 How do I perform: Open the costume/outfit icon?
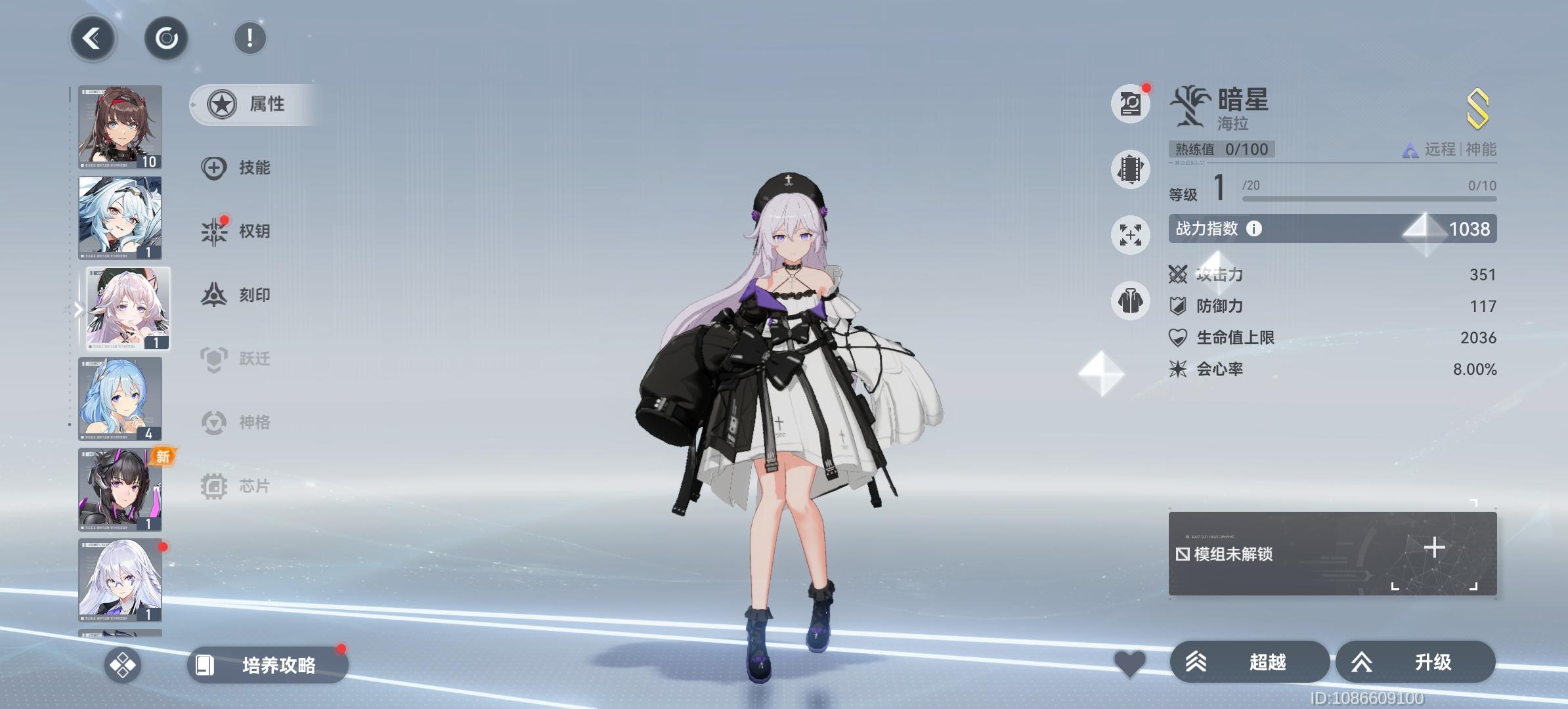click(1130, 301)
